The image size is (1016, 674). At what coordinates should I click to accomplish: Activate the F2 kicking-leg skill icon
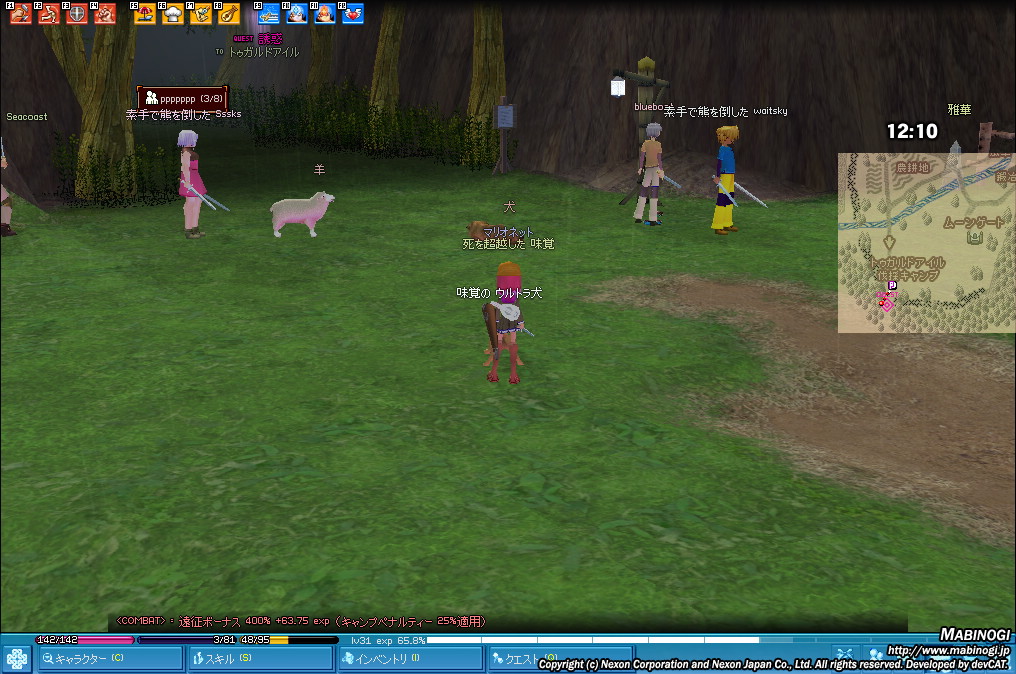point(49,14)
